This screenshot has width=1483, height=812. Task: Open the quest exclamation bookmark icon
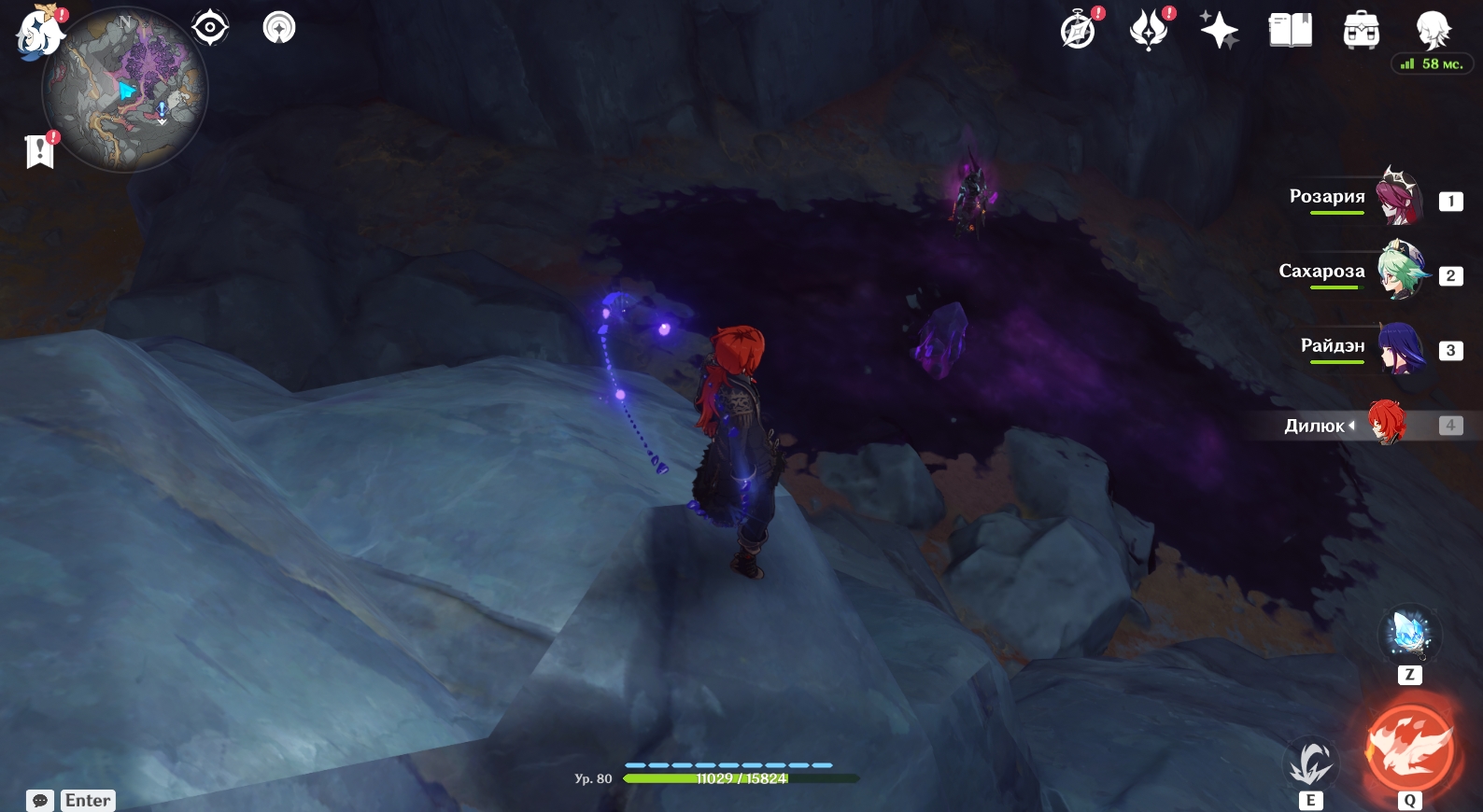click(x=40, y=150)
